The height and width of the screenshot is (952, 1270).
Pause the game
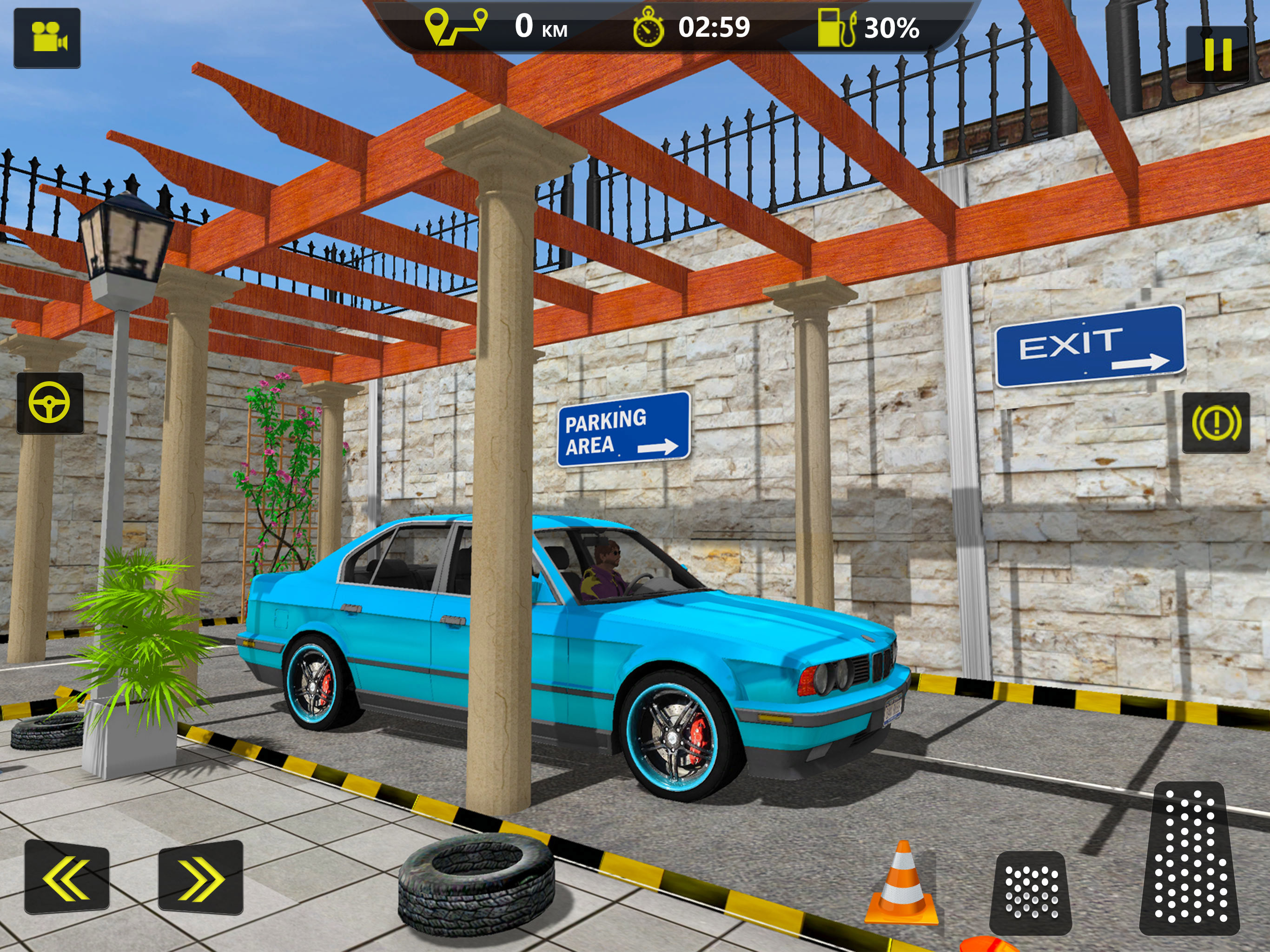click(1217, 54)
